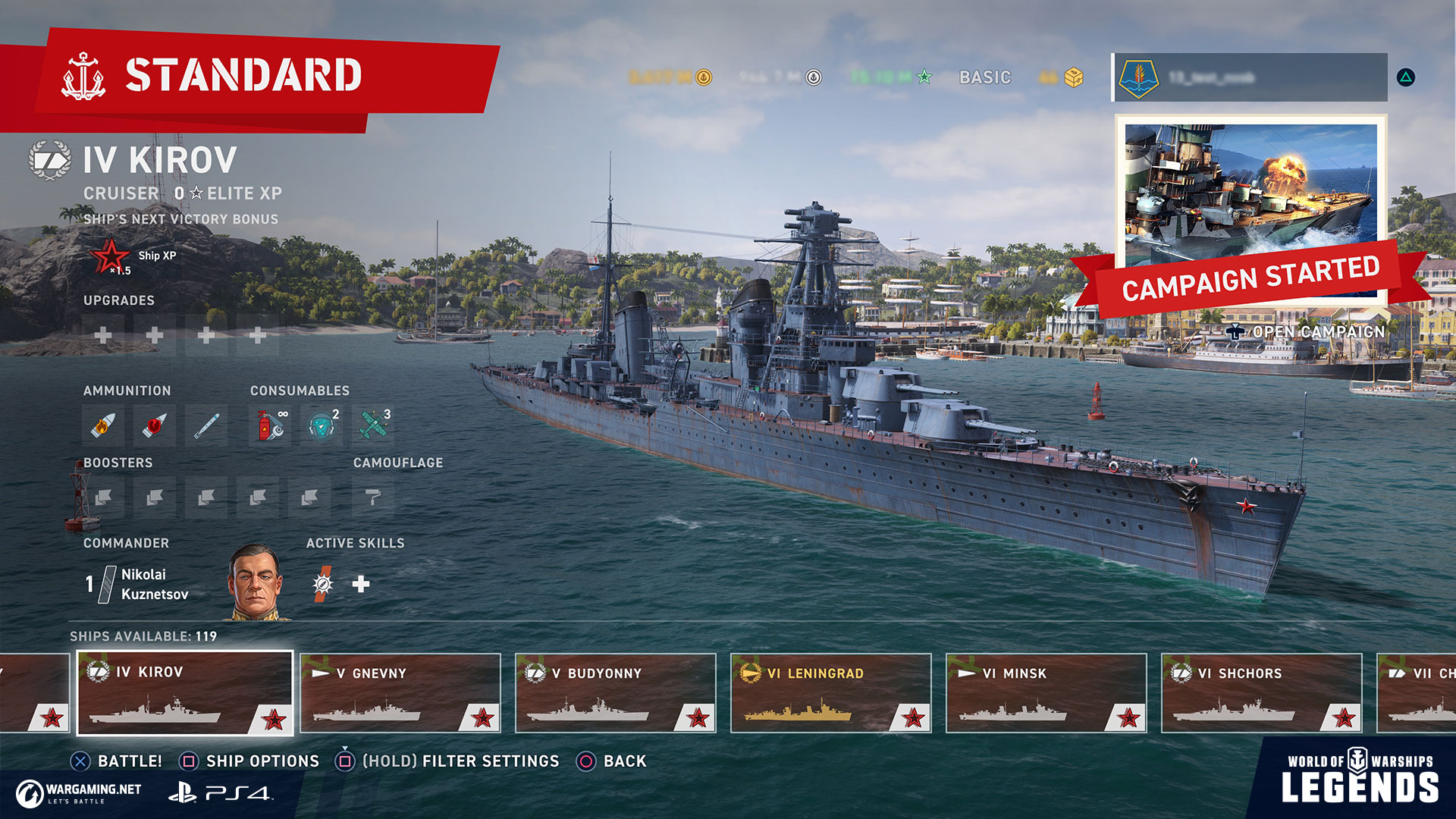
Task: Open commander Nikolai Kuznetsov's portrait
Action: click(256, 582)
